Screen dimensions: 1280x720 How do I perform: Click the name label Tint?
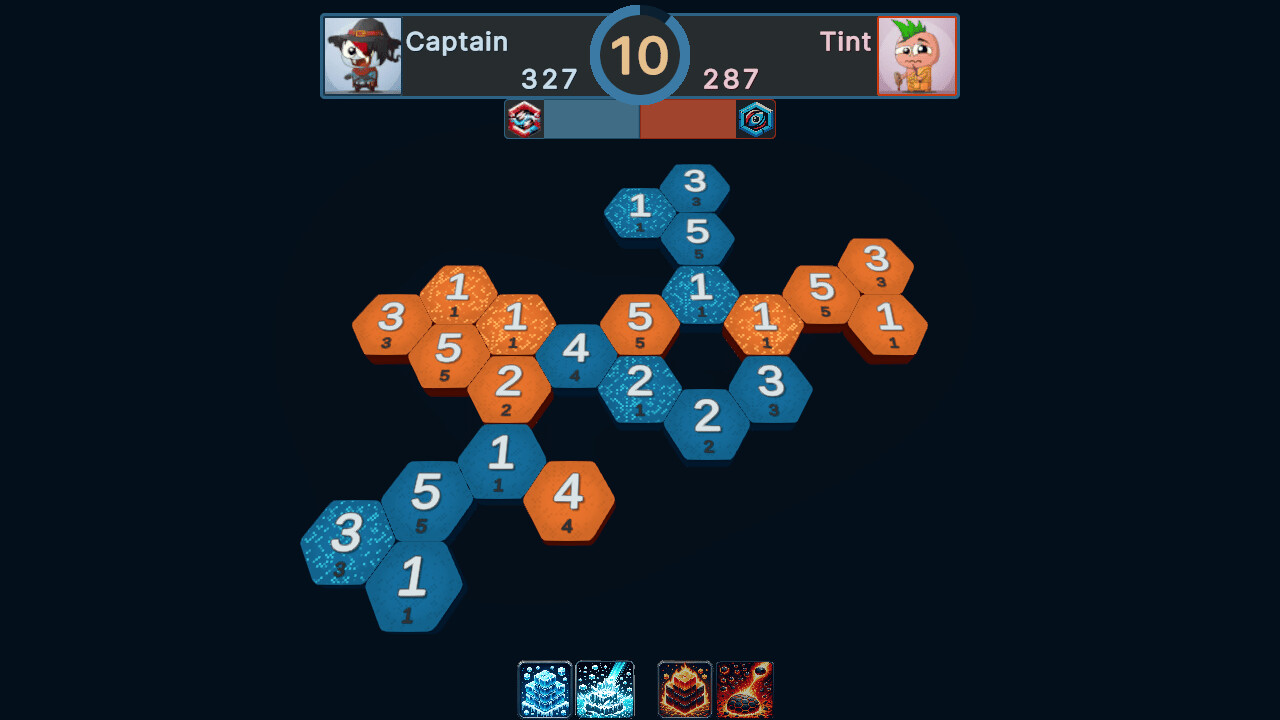(x=846, y=42)
